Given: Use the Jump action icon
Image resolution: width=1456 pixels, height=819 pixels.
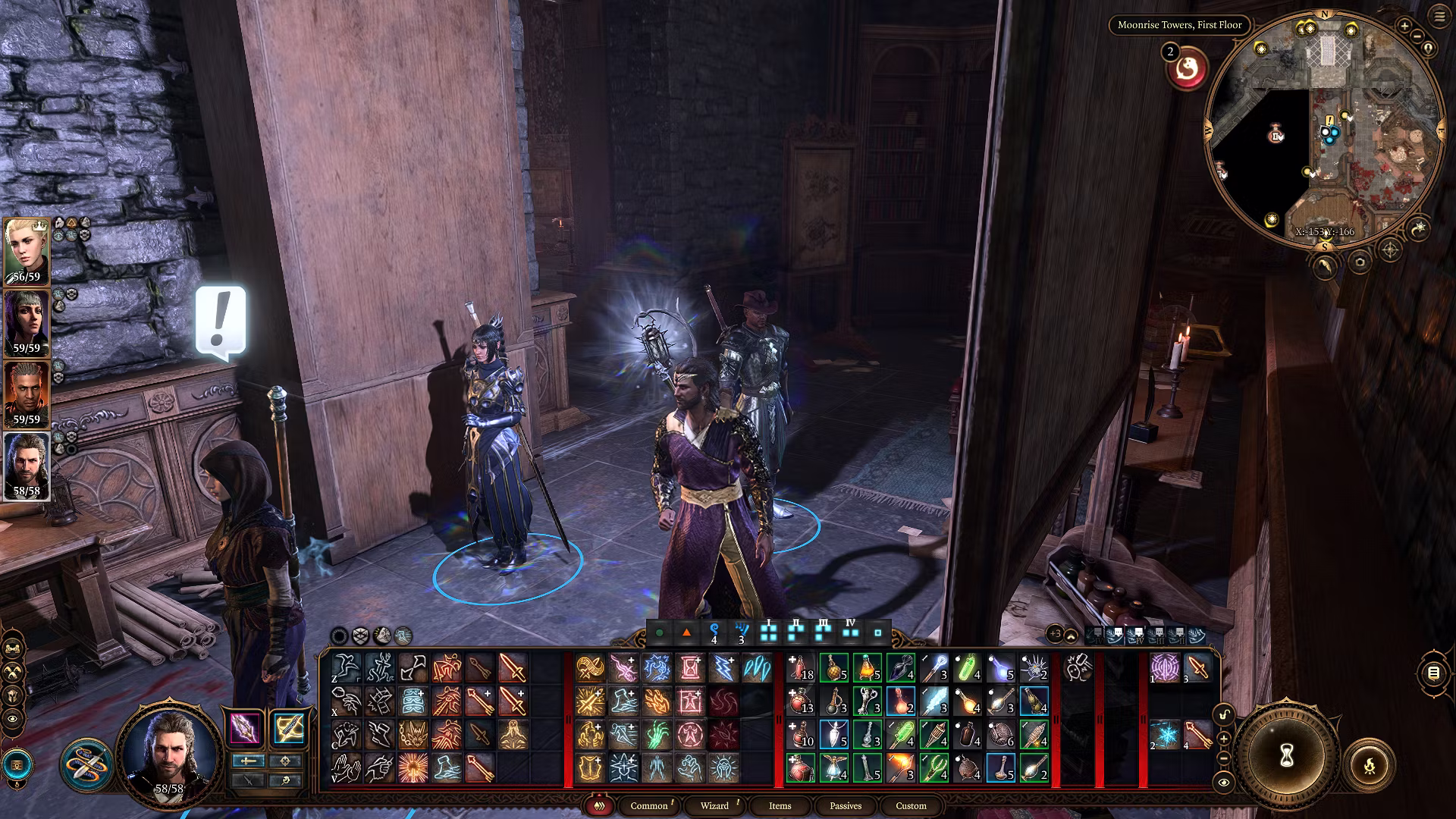Looking at the screenshot, I should click(347, 668).
